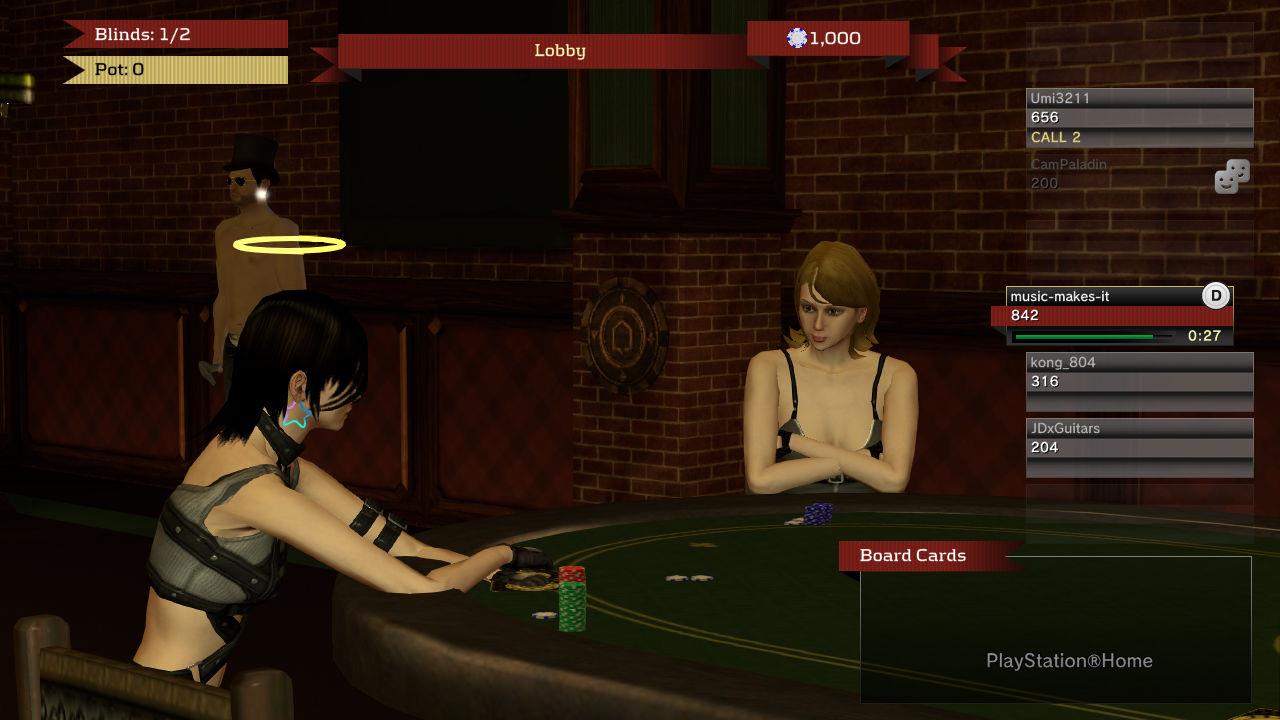Select JDxGuitars player row
The height and width of the screenshot is (720, 1280).
click(1139, 446)
